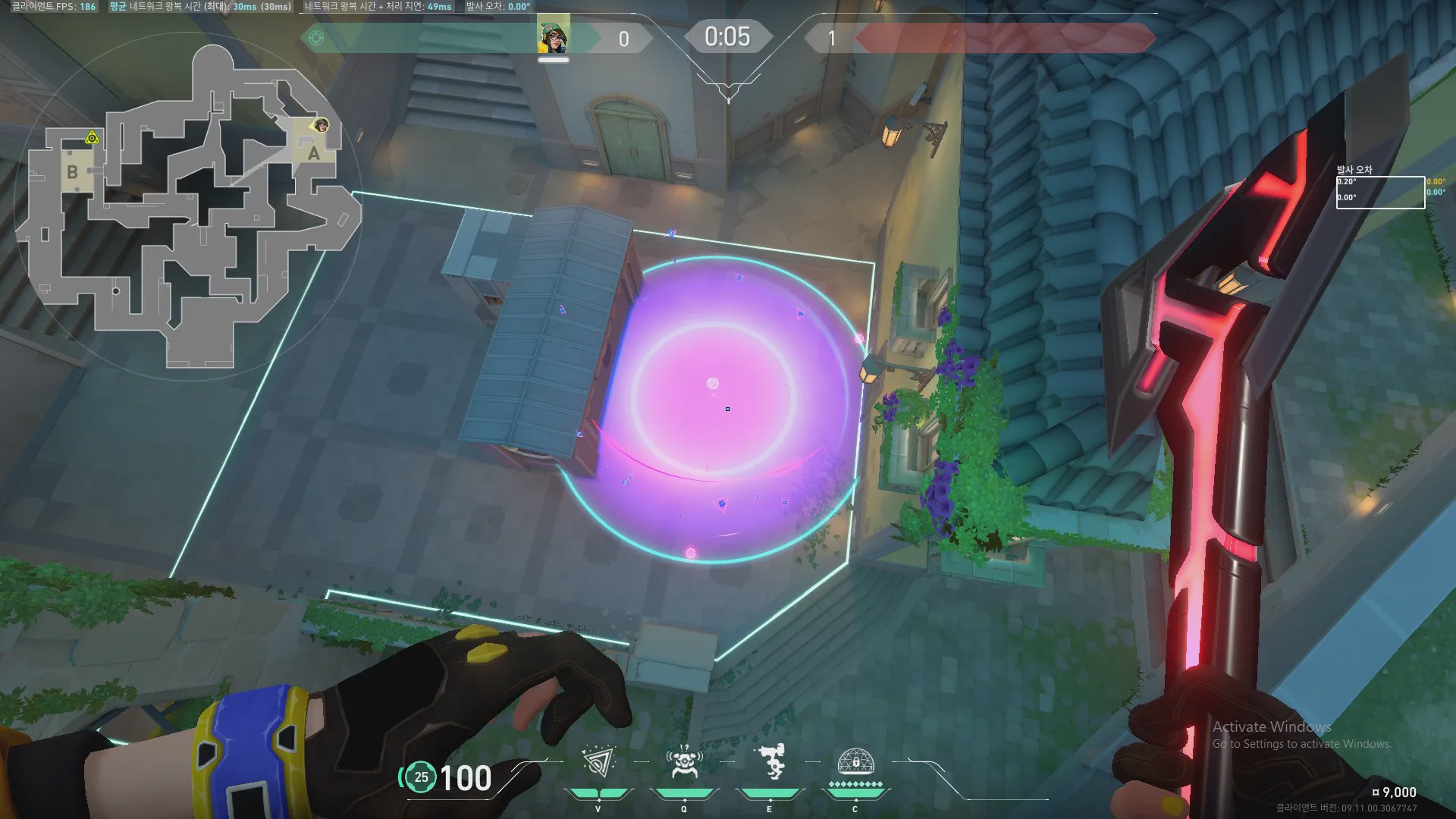Click the B site label on minimap
Image resolution: width=1456 pixels, height=819 pixels.
72,172
